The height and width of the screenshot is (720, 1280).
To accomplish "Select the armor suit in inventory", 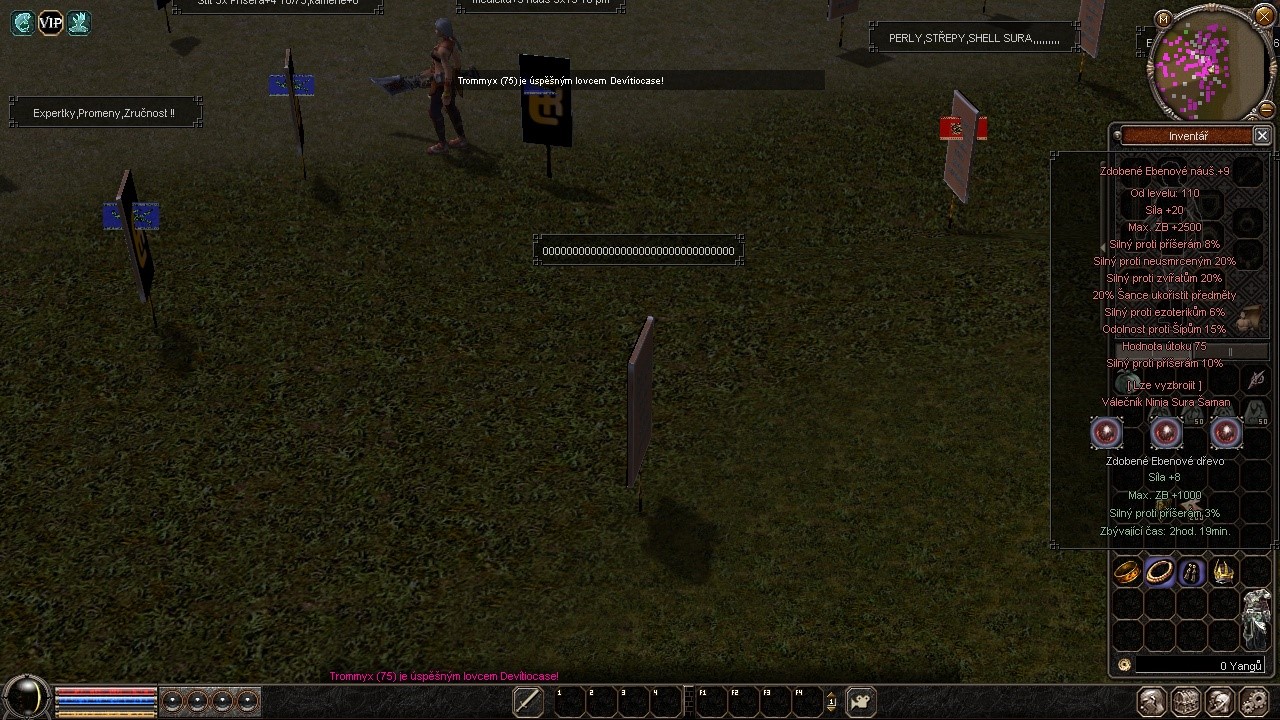I will [1256, 618].
